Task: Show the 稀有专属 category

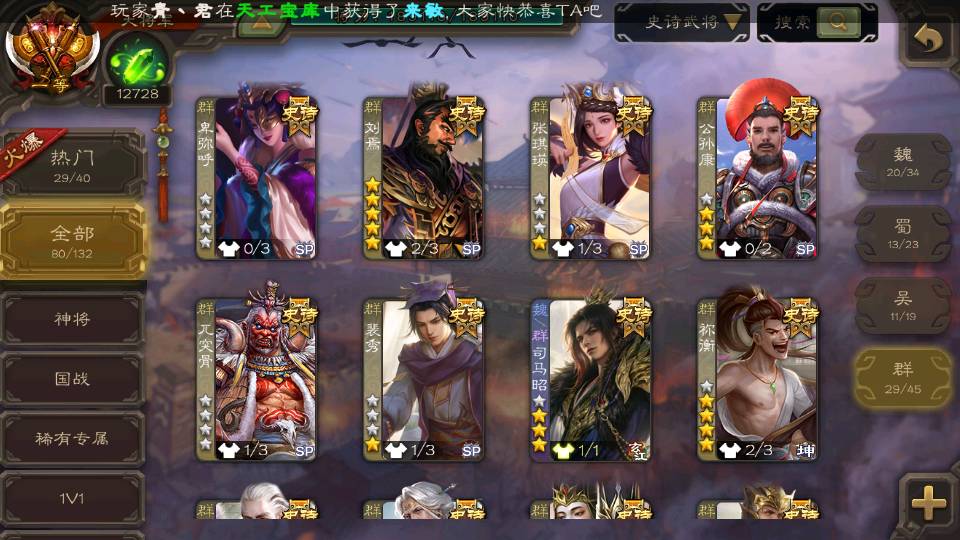Action: point(73,438)
